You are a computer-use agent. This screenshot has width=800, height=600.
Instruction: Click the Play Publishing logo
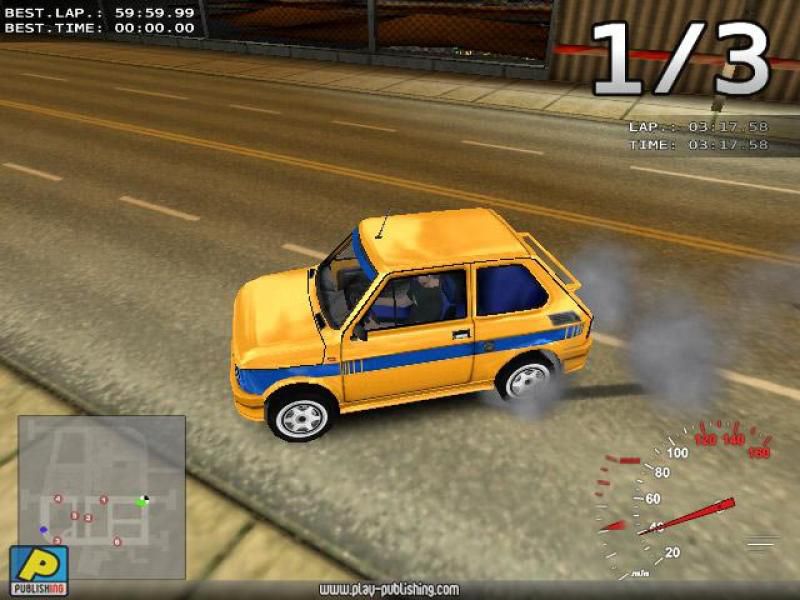(x=38, y=570)
